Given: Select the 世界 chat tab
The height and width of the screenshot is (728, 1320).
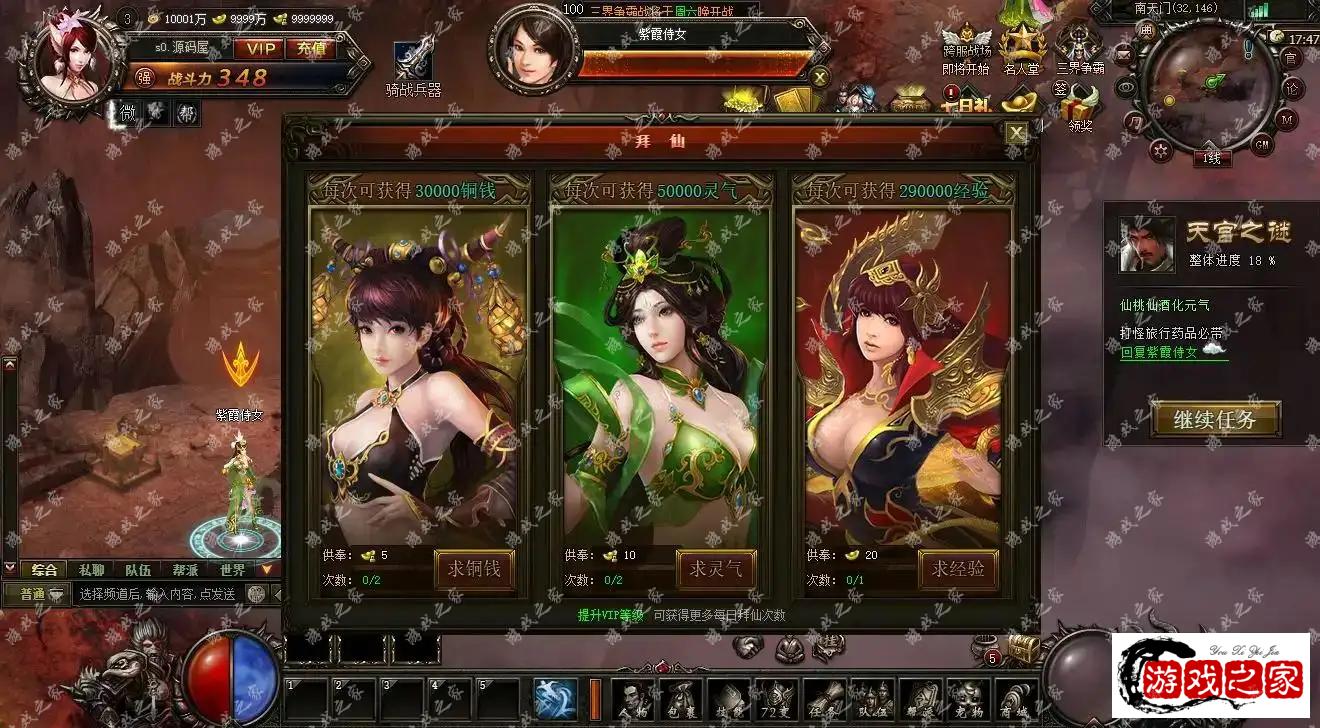Looking at the screenshot, I should pyautogui.click(x=232, y=570).
